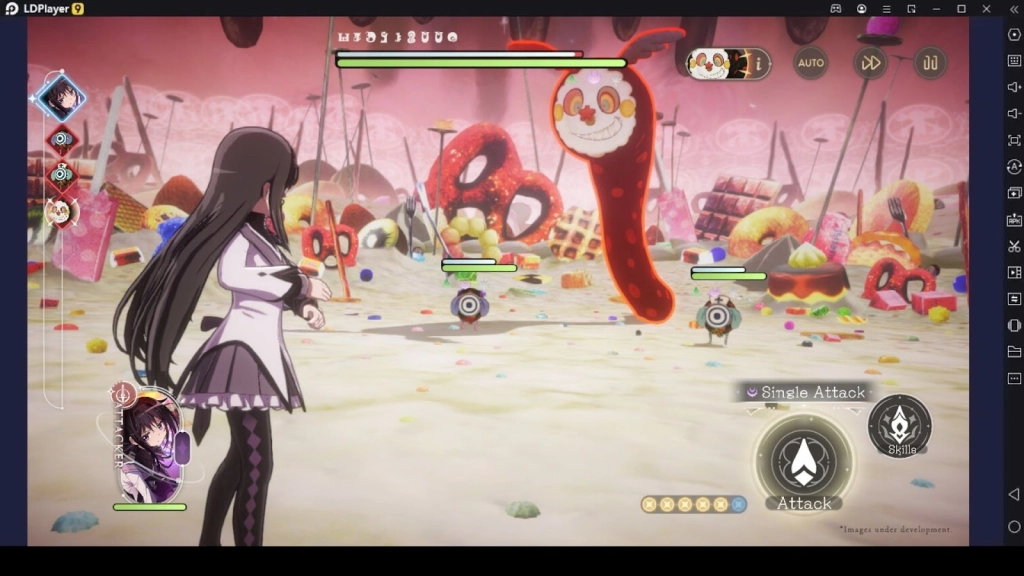Activate the fast-forward speed button
Viewport: 1024px width, 576px height.
tap(870, 63)
